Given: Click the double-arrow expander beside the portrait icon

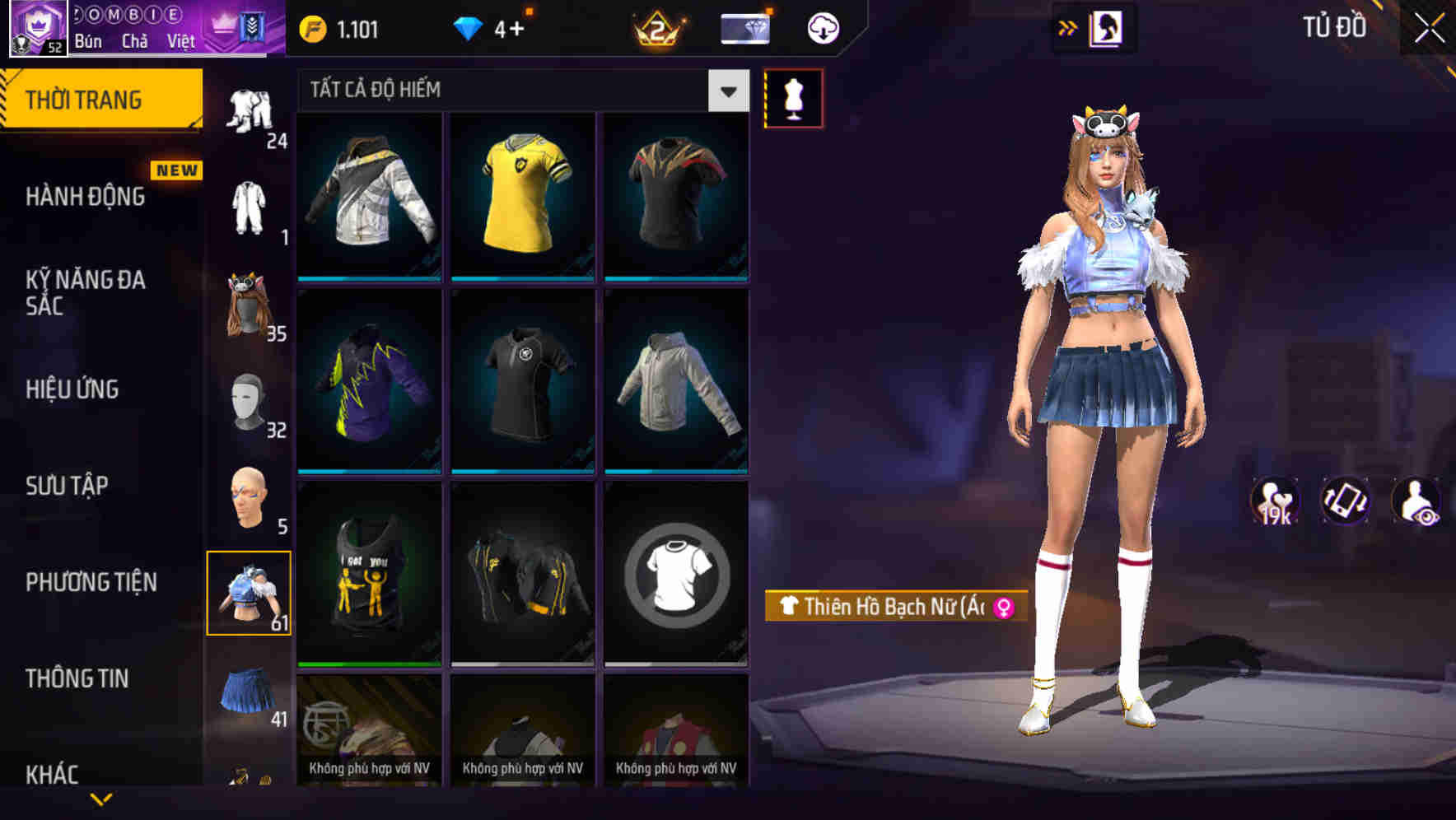Looking at the screenshot, I should point(1068,27).
